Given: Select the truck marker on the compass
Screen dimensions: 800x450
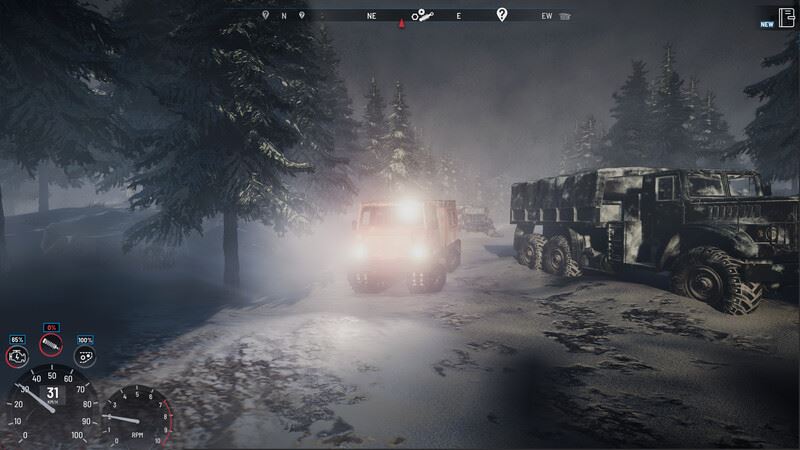Looking at the screenshot, I should pyautogui.click(x=566, y=16).
